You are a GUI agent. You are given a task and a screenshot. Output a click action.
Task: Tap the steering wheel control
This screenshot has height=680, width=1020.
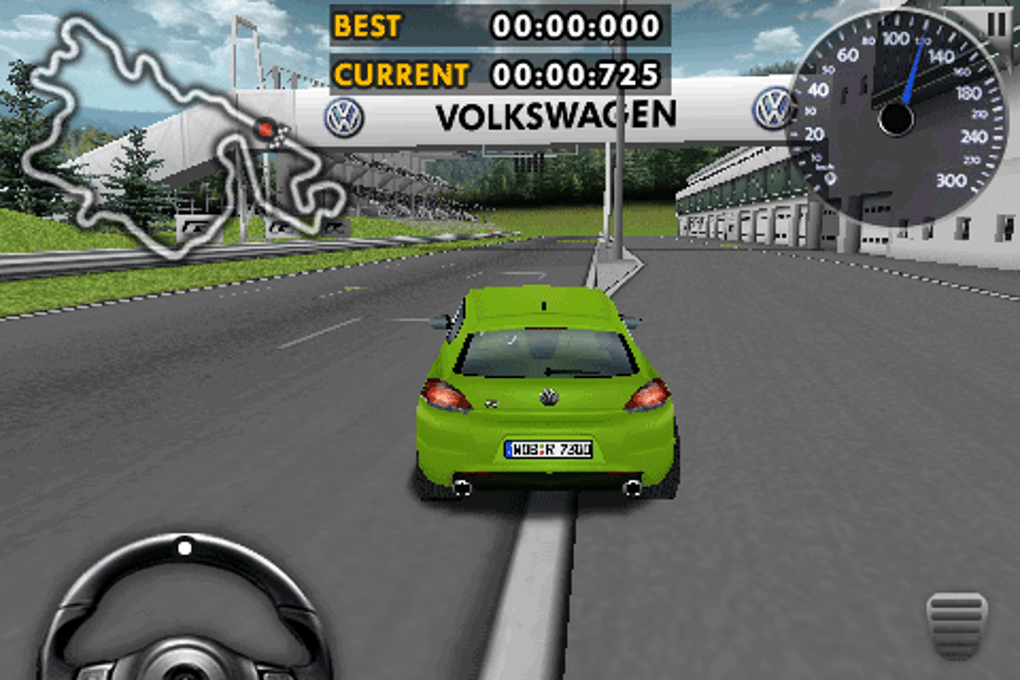point(185,612)
